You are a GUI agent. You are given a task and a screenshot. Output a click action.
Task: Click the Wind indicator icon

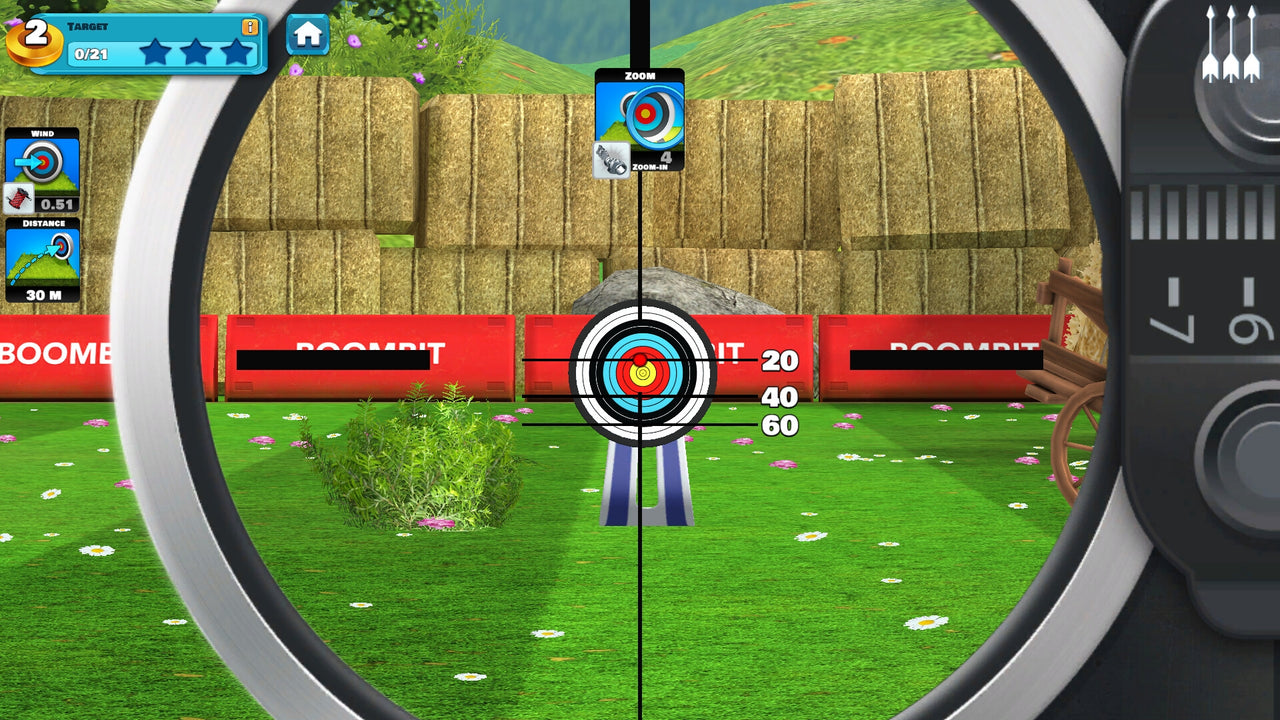pos(42,162)
